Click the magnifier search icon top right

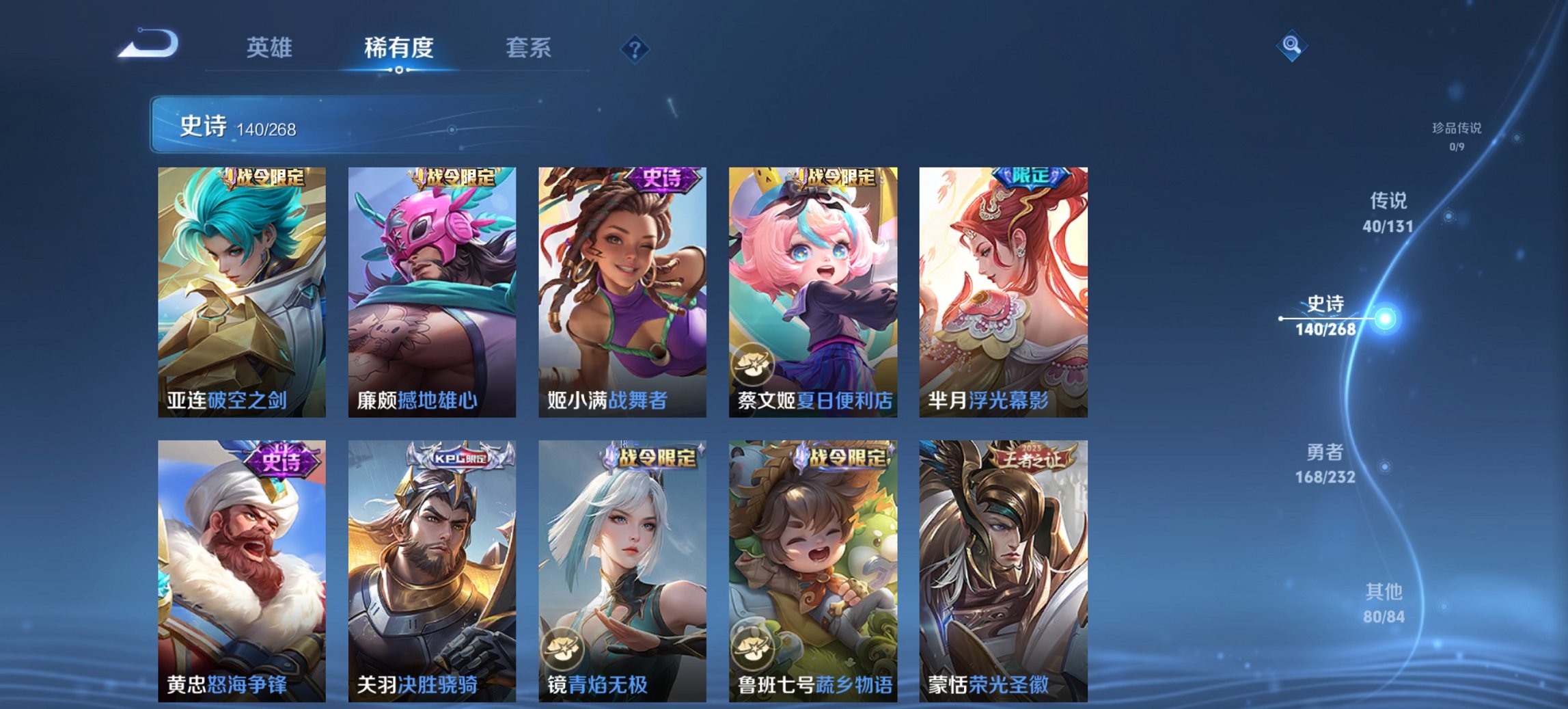1290,47
